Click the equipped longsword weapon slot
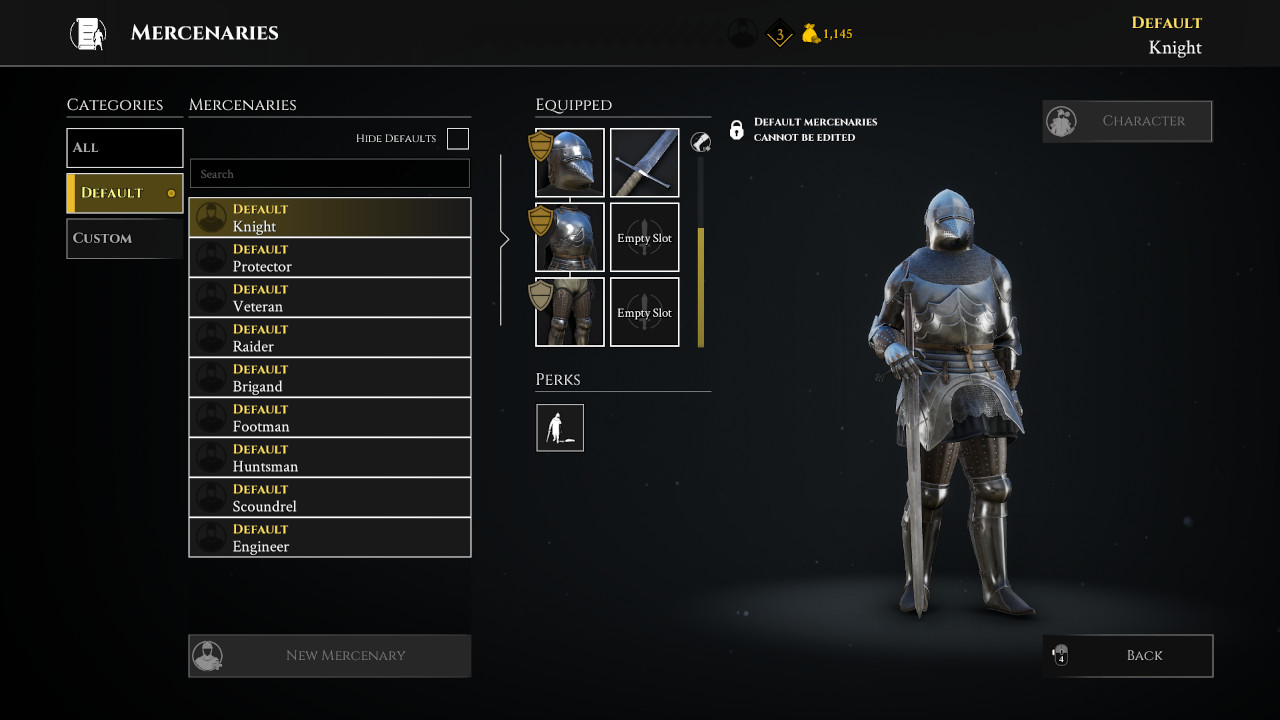Viewport: 1280px width, 720px height. [x=645, y=163]
